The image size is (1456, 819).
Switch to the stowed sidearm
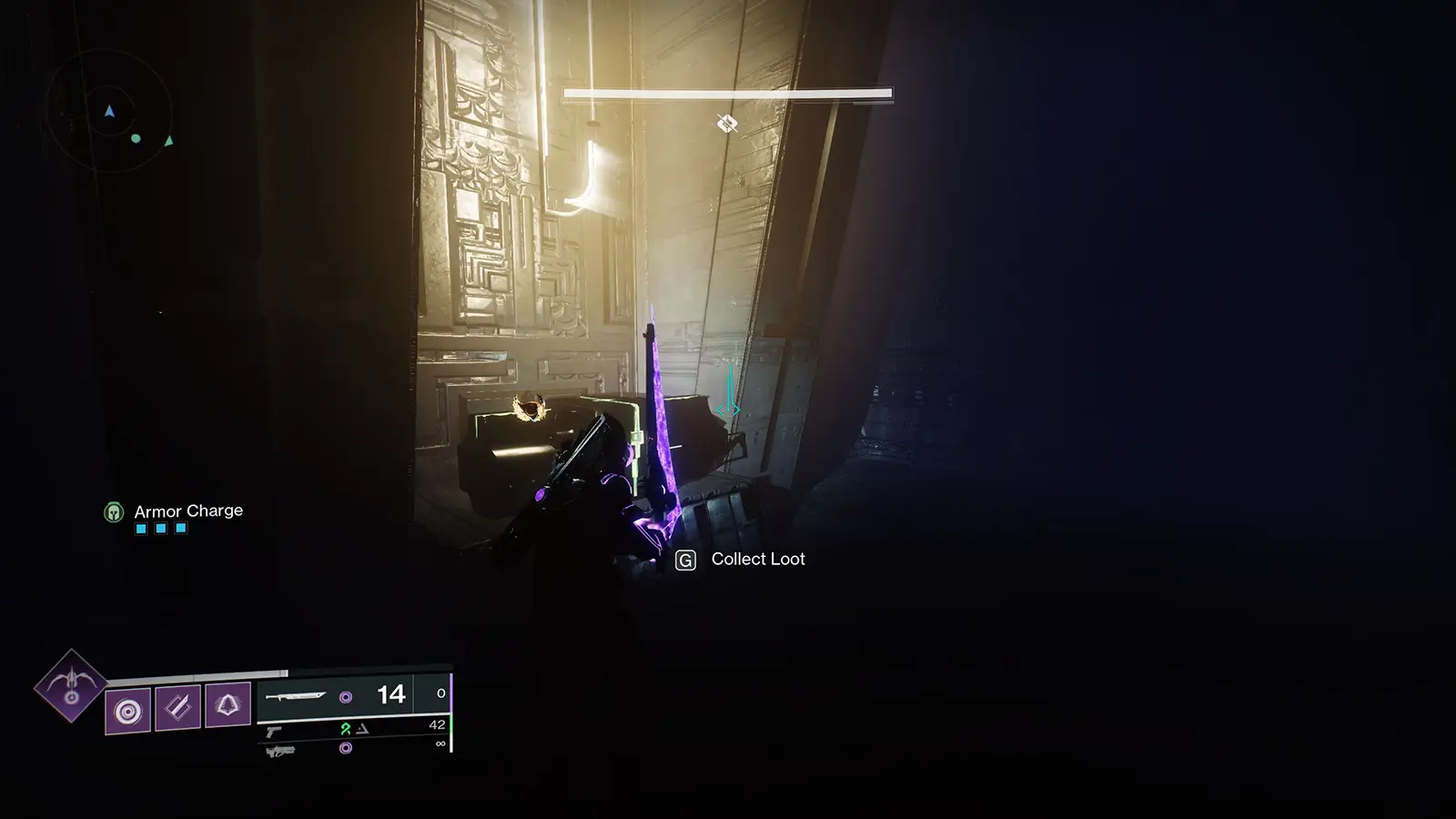tap(274, 731)
